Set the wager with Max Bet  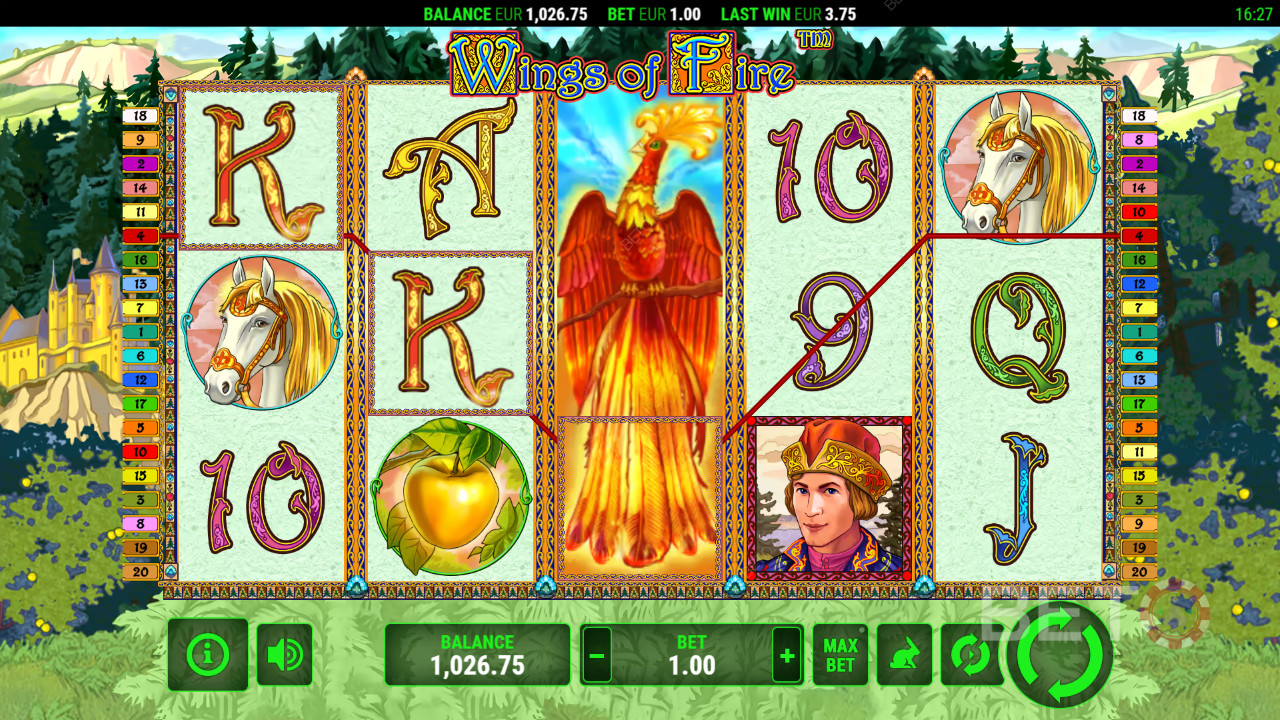click(841, 656)
